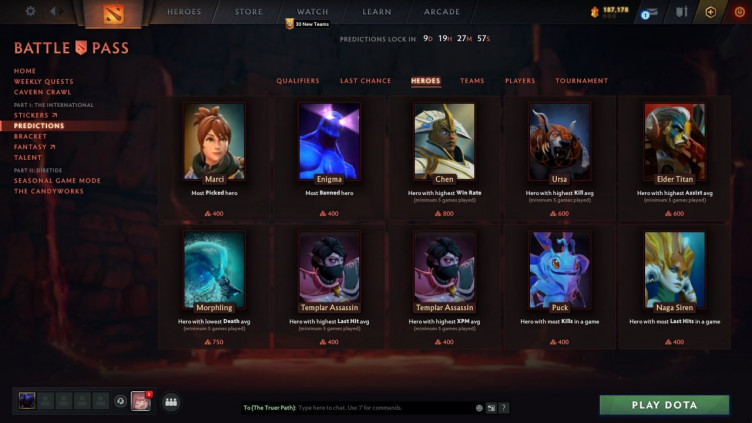Screen dimensions: 752x423
Task: Select the Teams predictions tab
Action: 472,81
